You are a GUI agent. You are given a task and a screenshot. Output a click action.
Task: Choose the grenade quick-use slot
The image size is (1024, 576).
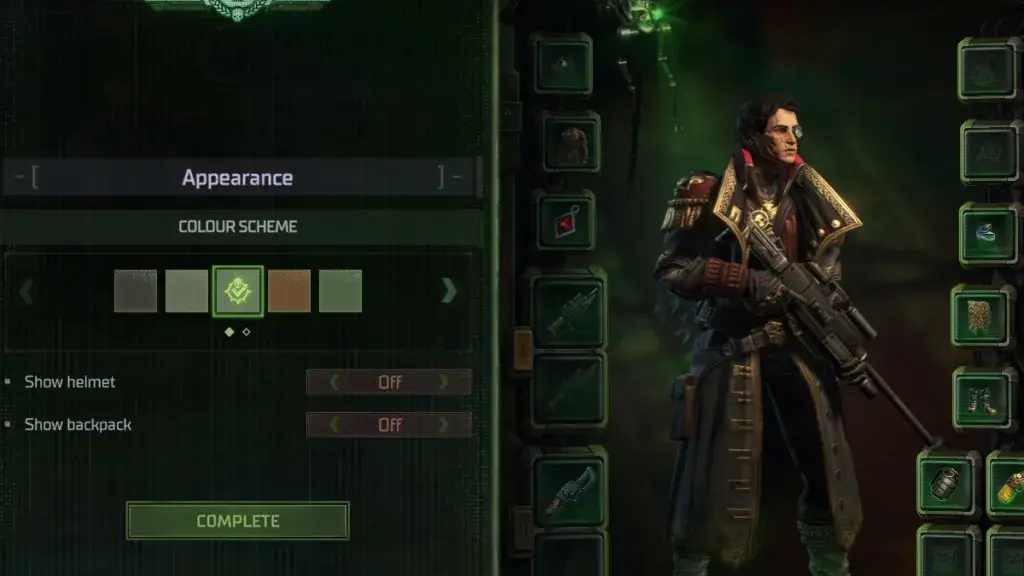[947, 484]
